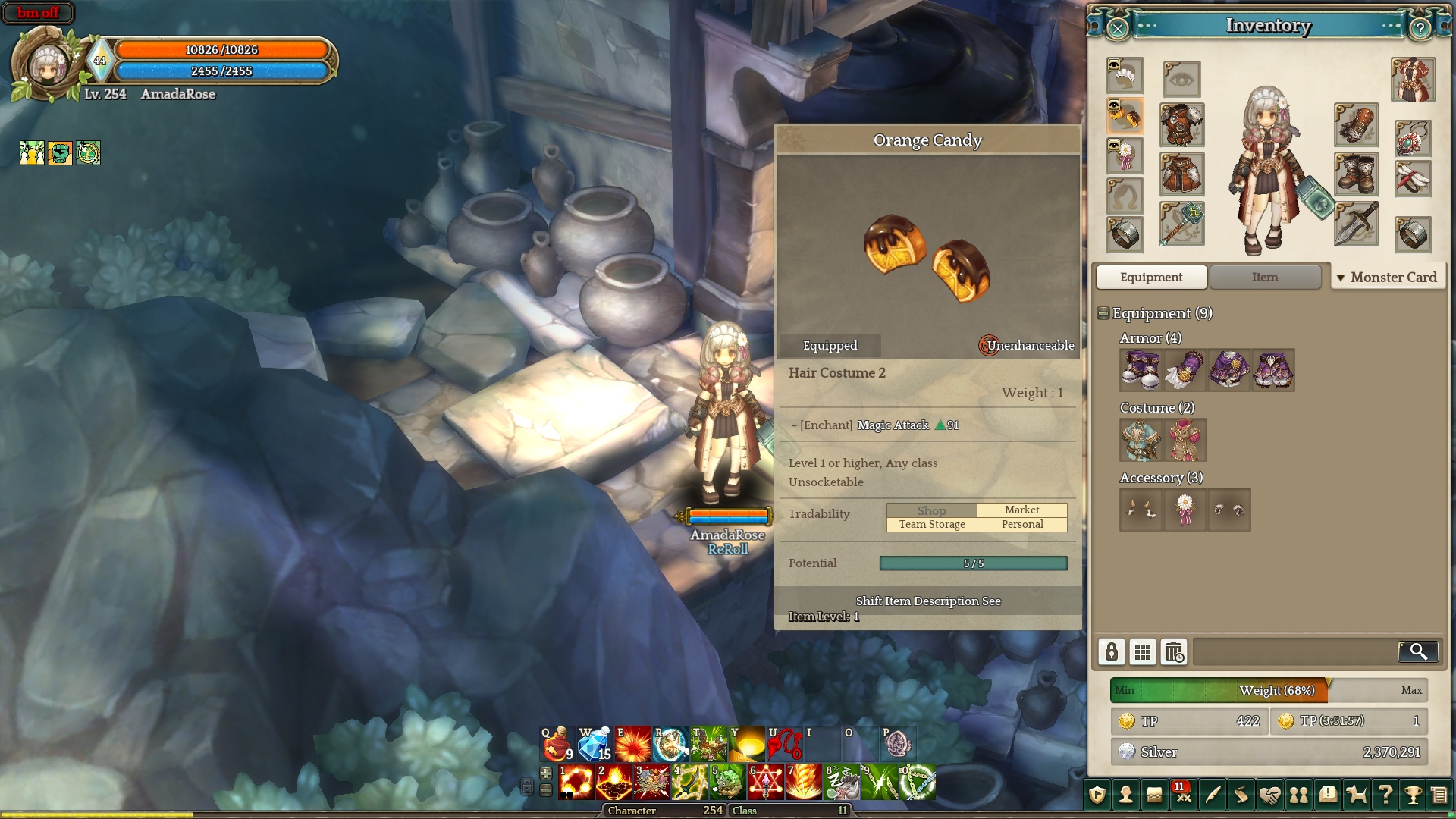
Task: Open the Inventory help question mark
Action: point(1420,29)
